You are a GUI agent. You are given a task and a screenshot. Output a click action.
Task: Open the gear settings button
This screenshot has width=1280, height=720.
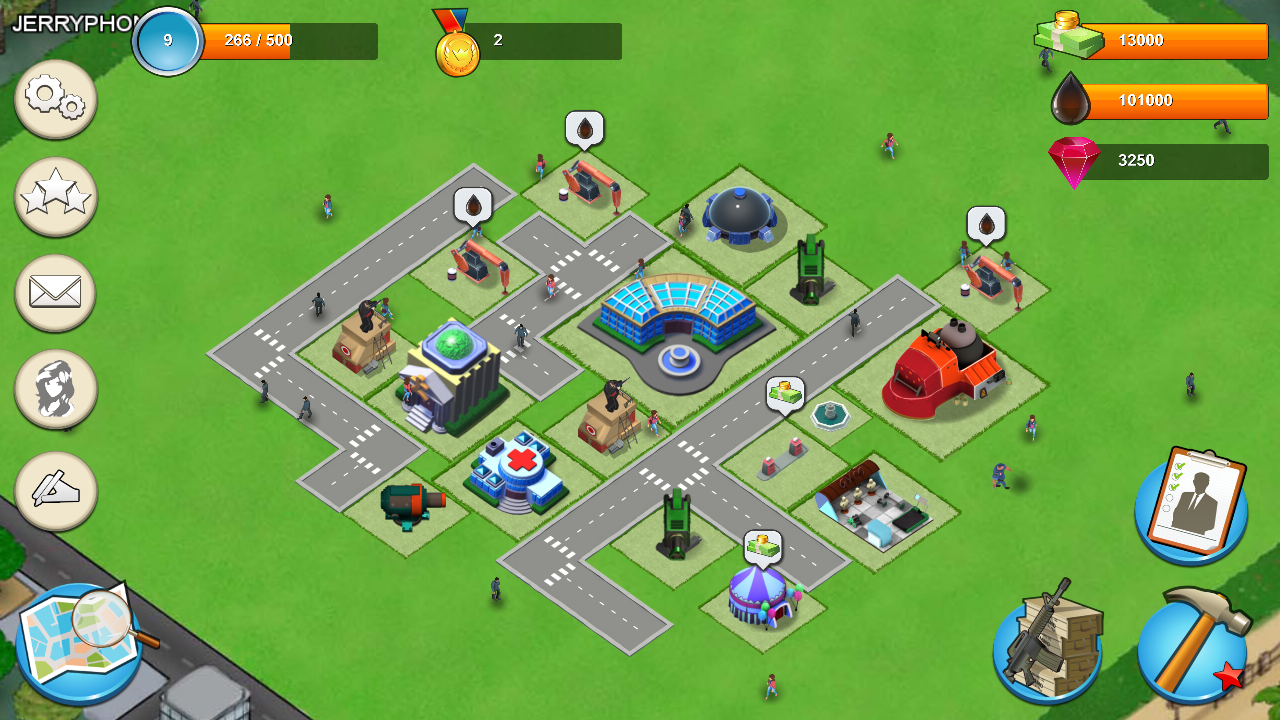pos(56,98)
